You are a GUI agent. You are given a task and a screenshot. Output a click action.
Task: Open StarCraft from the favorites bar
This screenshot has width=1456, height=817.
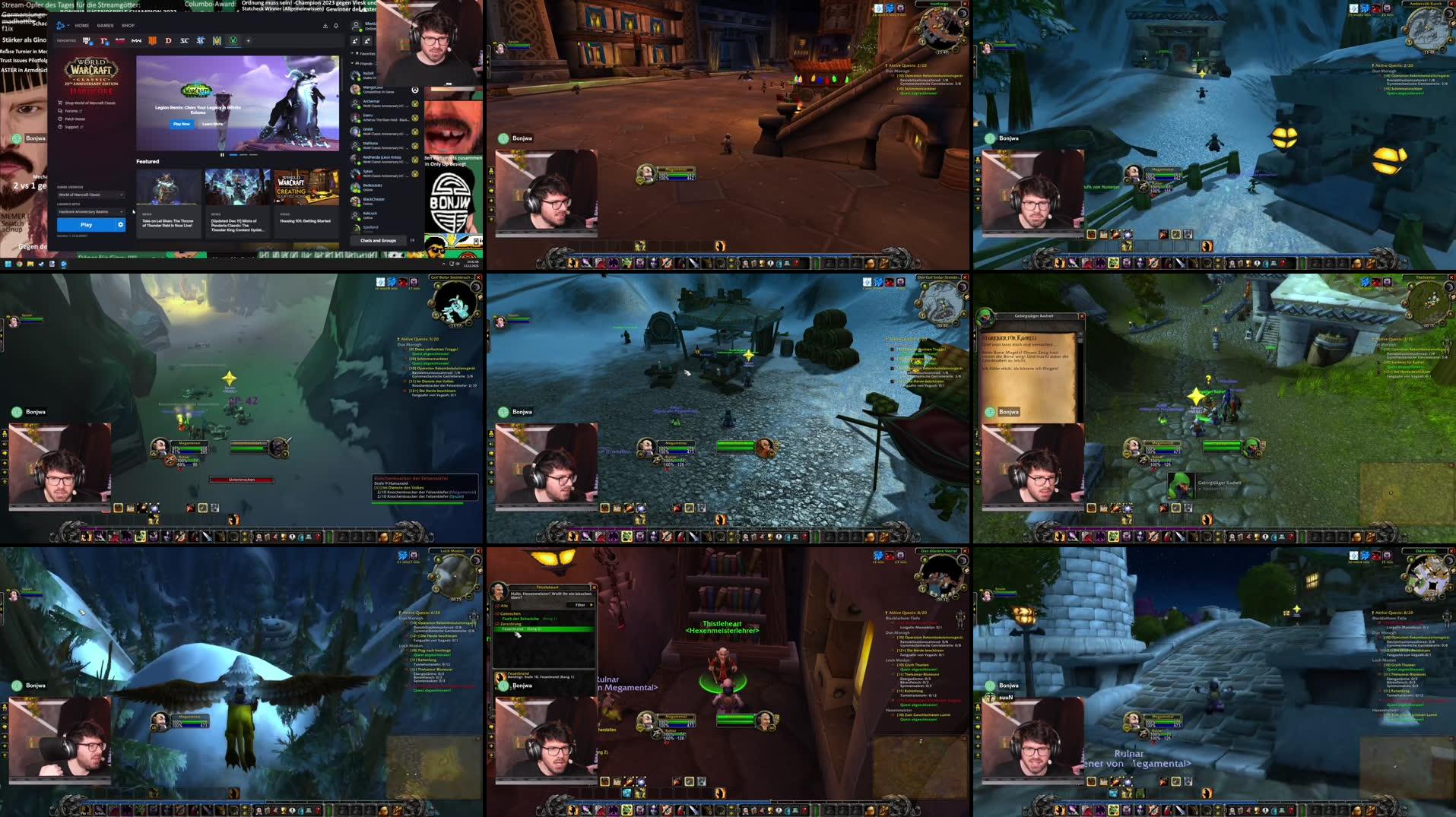(x=186, y=41)
